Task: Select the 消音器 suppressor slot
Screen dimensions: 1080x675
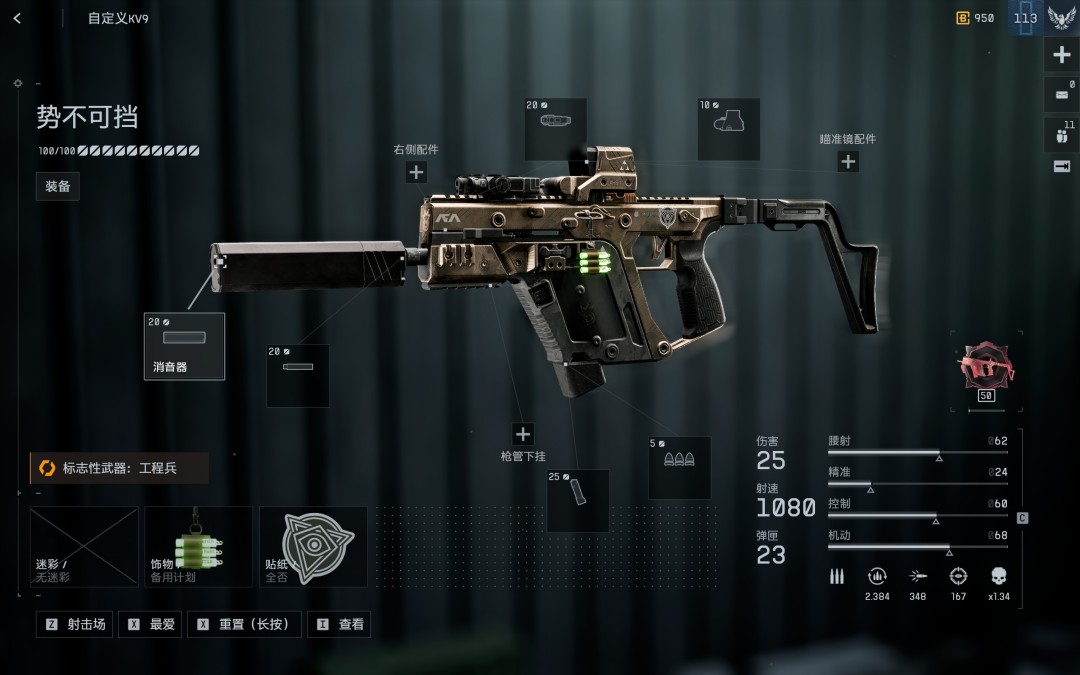Action: point(185,346)
